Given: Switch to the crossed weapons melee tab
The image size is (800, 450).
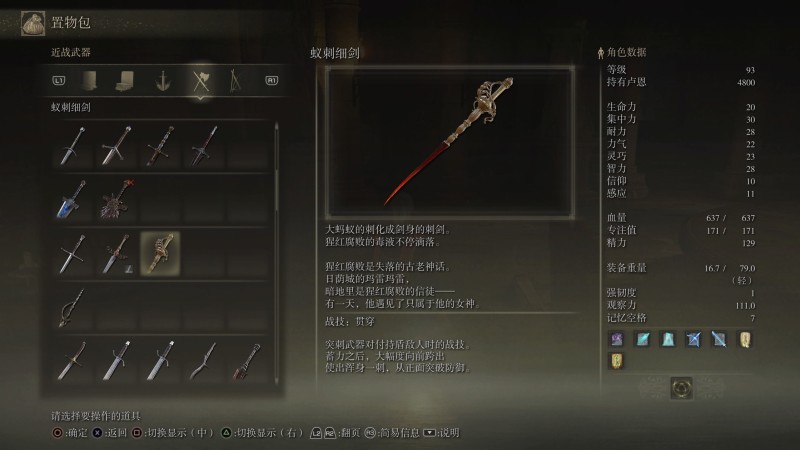Looking at the screenshot, I should (200, 81).
